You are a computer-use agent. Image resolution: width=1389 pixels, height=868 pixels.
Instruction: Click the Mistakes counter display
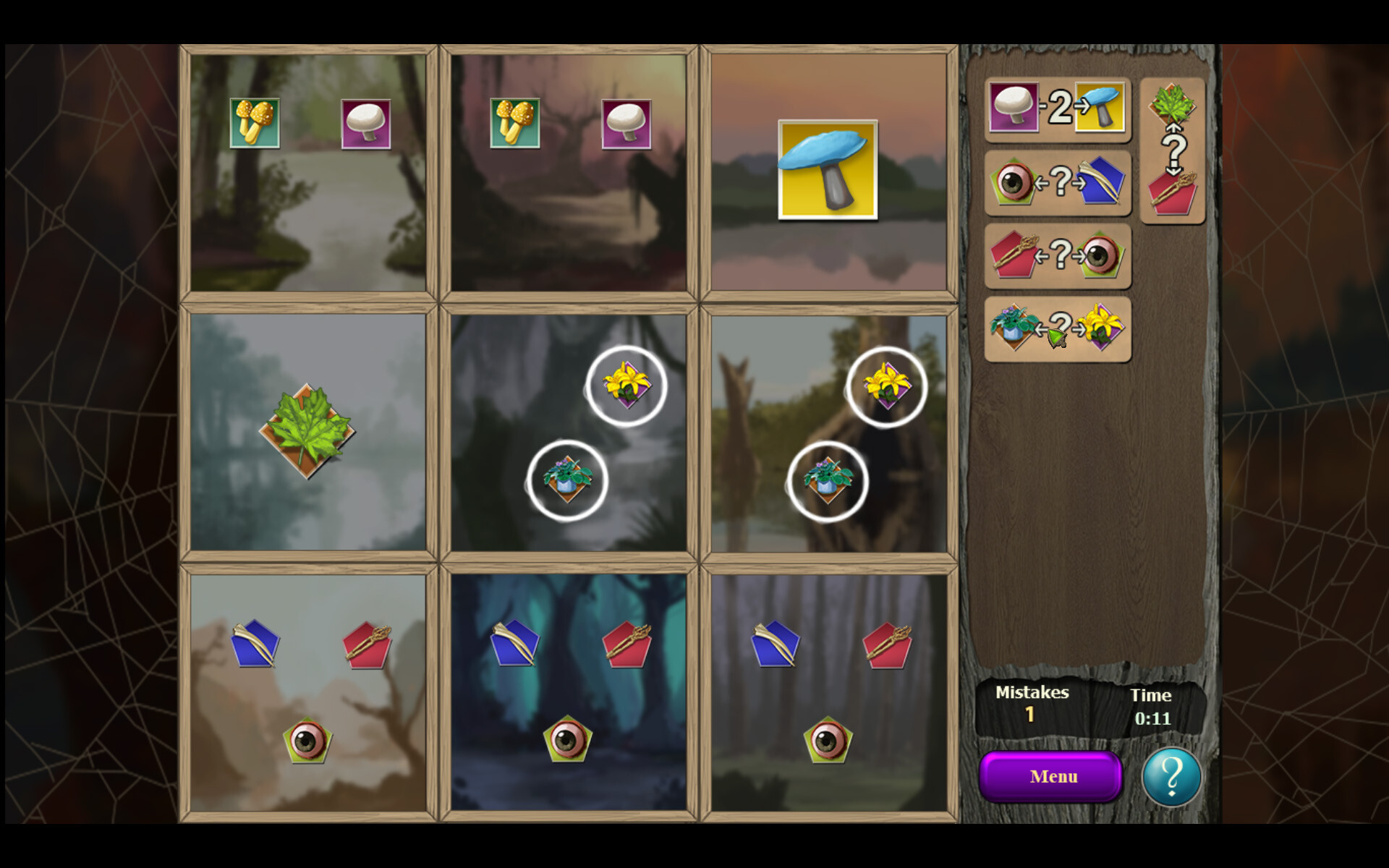[x=1031, y=702]
